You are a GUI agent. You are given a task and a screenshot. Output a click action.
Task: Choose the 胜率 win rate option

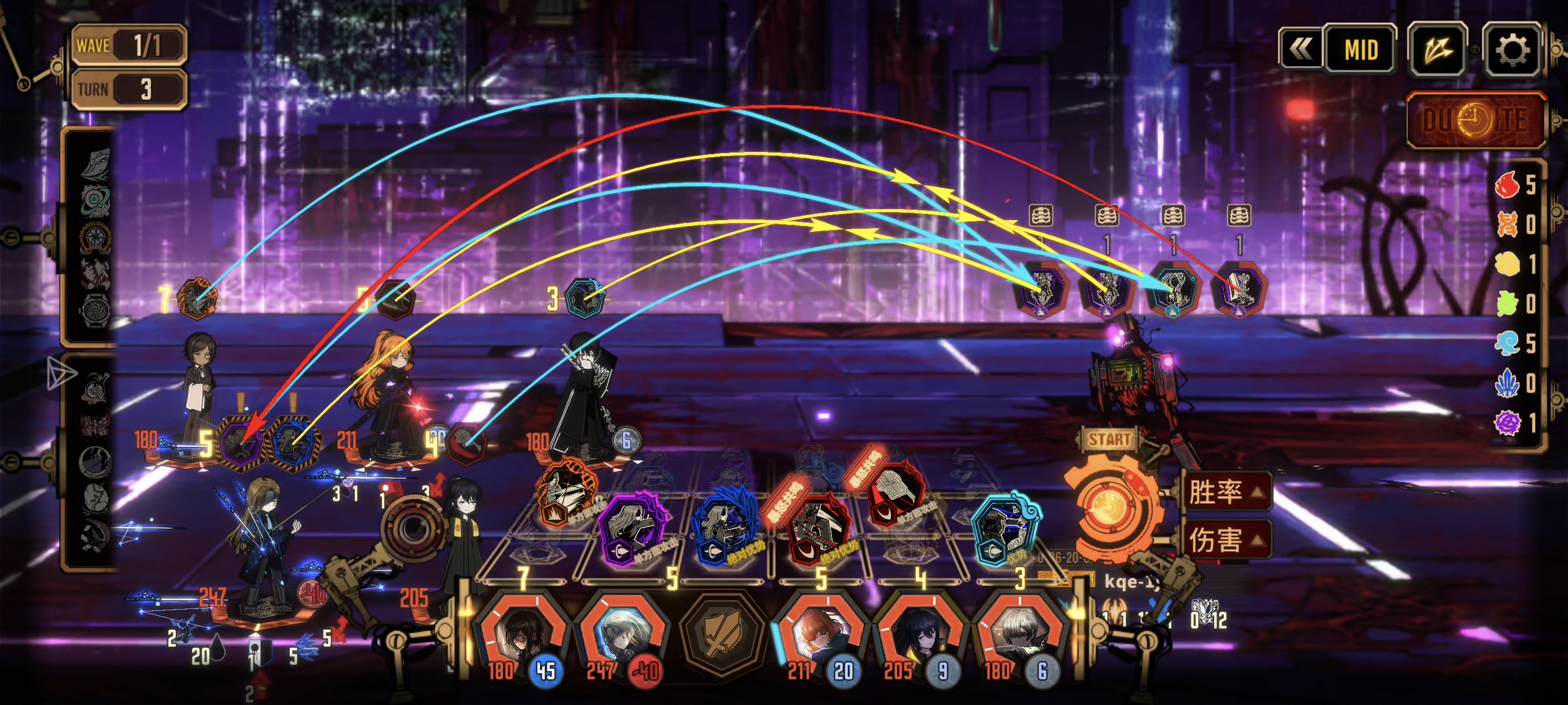pyautogui.click(x=1225, y=492)
